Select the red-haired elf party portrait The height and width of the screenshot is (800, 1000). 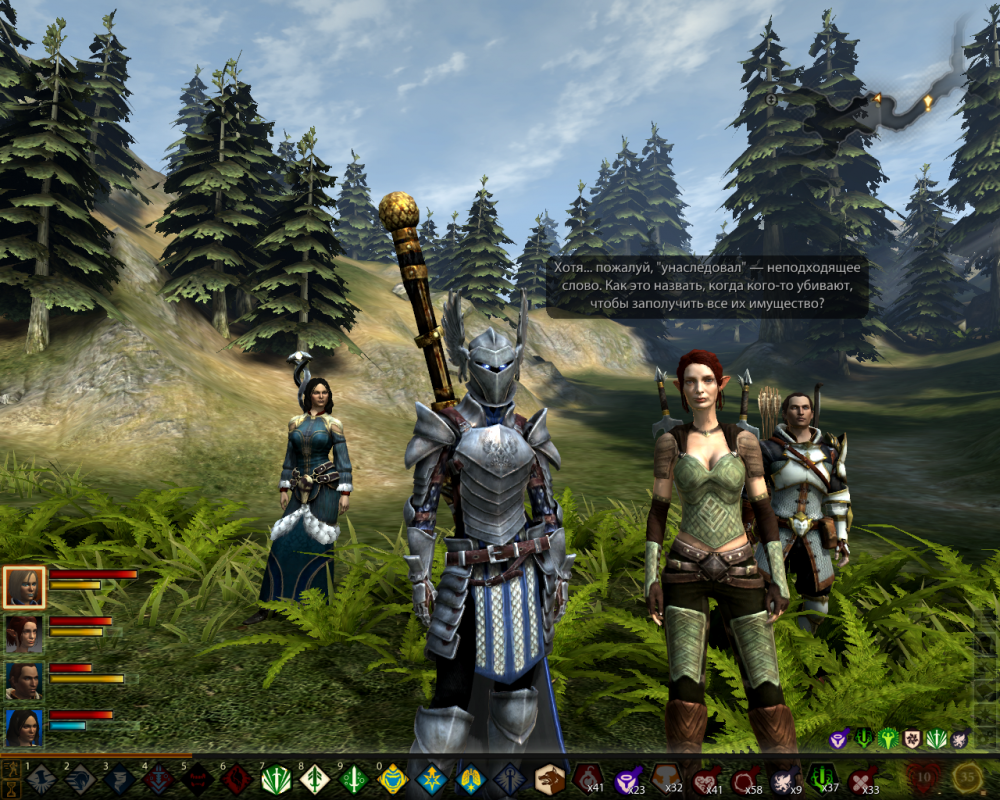point(24,634)
